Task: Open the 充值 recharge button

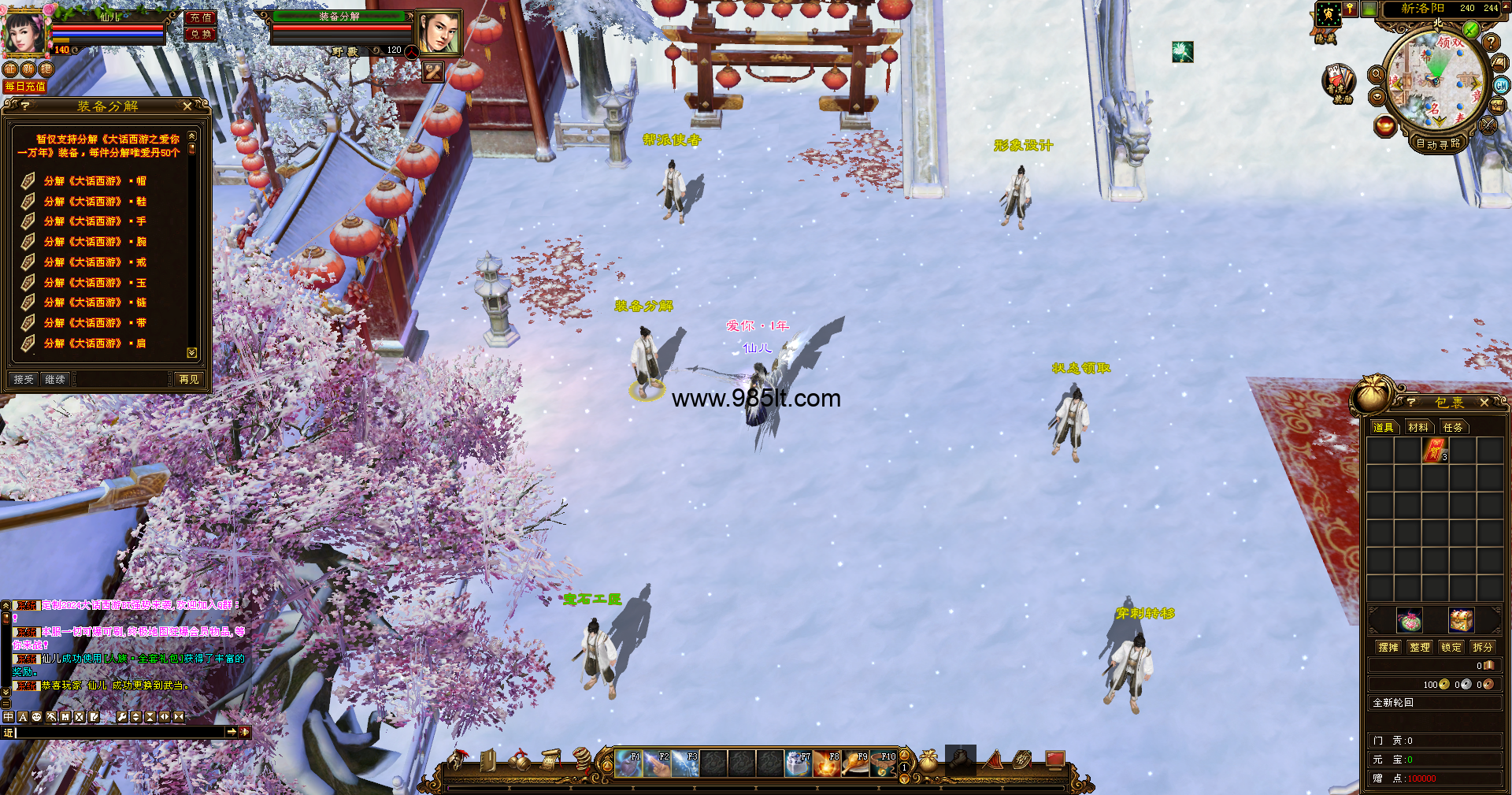Action: [201, 17]
